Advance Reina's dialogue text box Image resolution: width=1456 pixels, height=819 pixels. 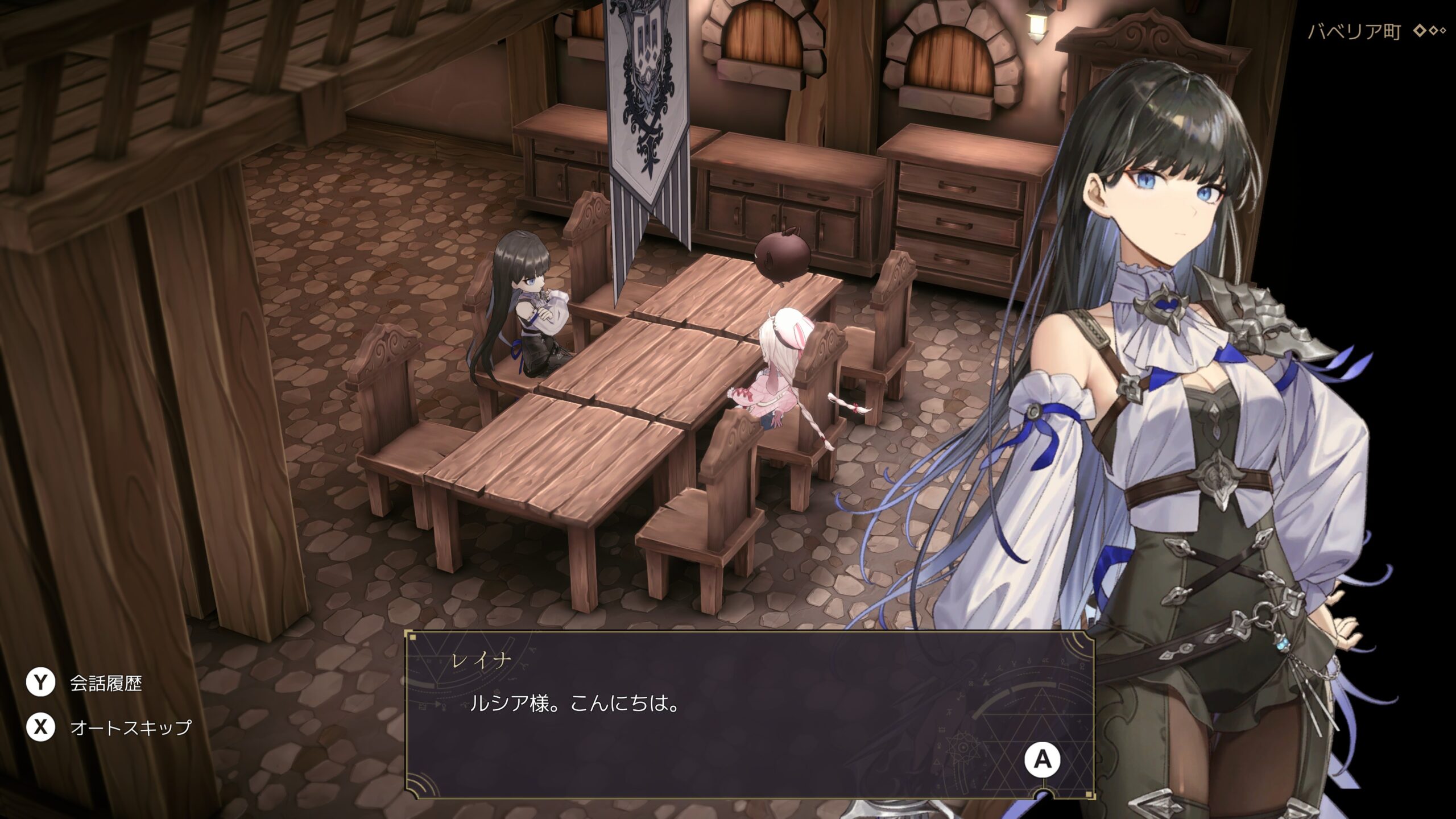[x=1042, y=759]
